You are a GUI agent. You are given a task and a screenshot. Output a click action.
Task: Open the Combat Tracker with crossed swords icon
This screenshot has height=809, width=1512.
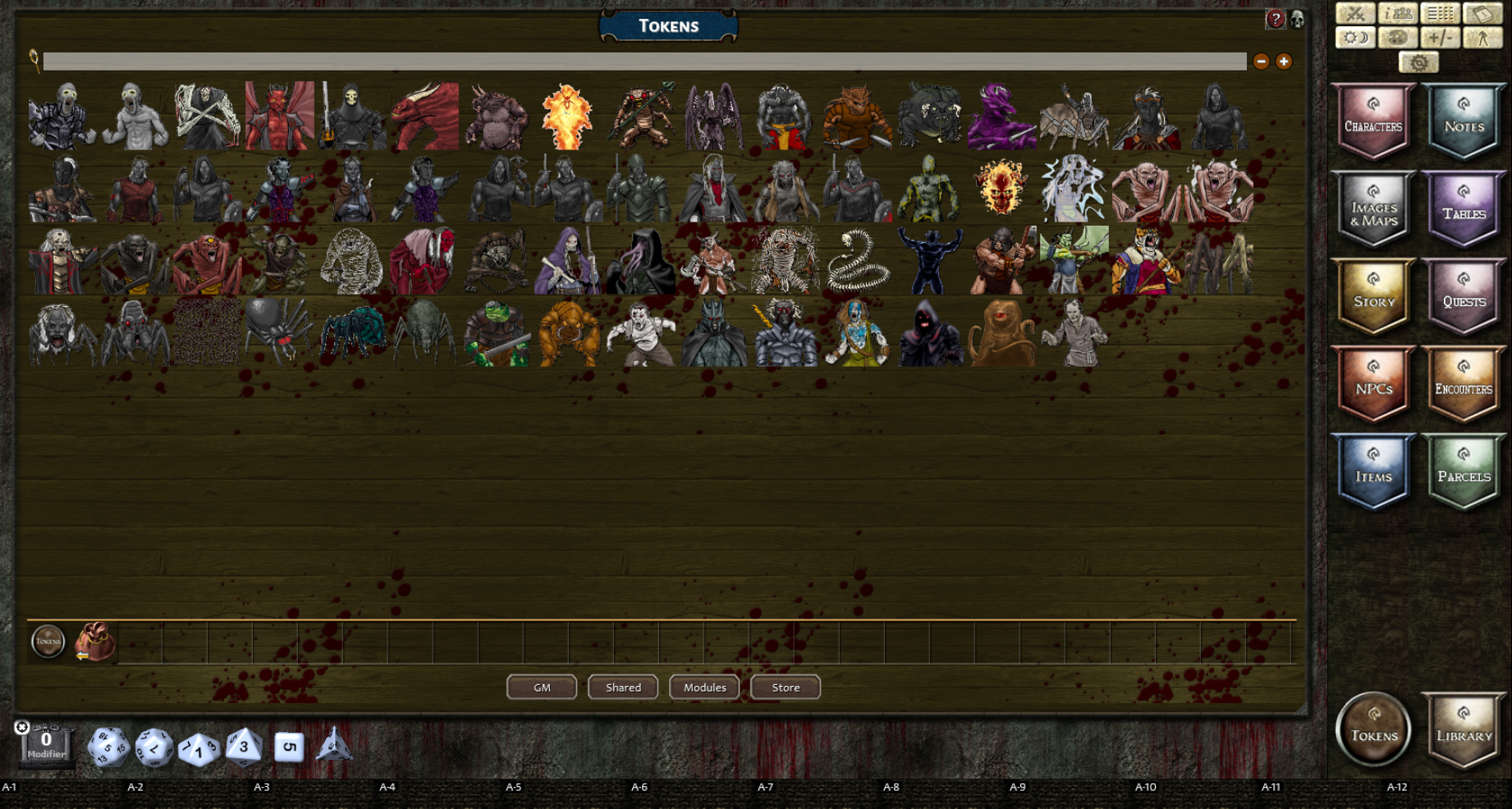click(1356, 13)
